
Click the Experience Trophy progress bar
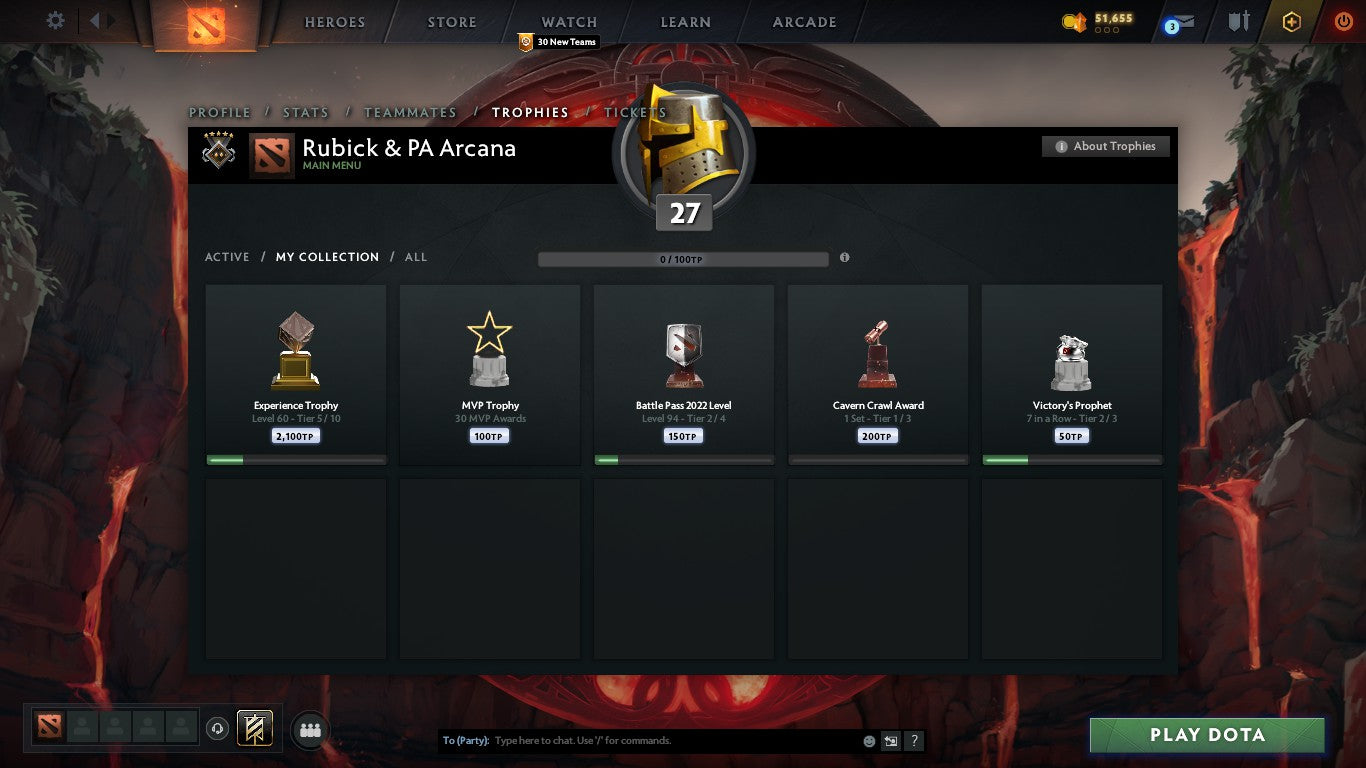coord(295,460)
